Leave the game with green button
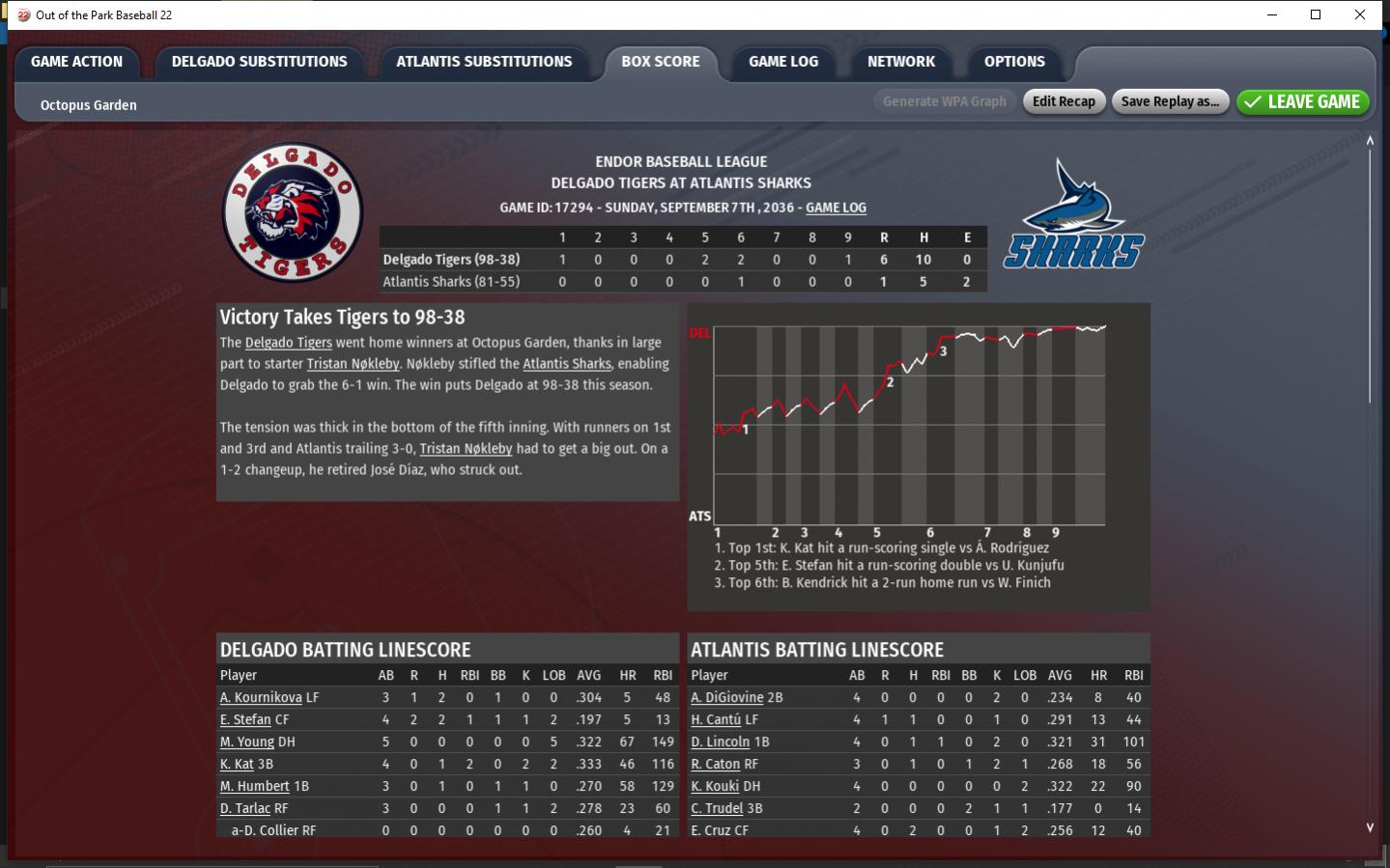The height and width of the screenshot is (868, 1390). tap(1302, 101)
